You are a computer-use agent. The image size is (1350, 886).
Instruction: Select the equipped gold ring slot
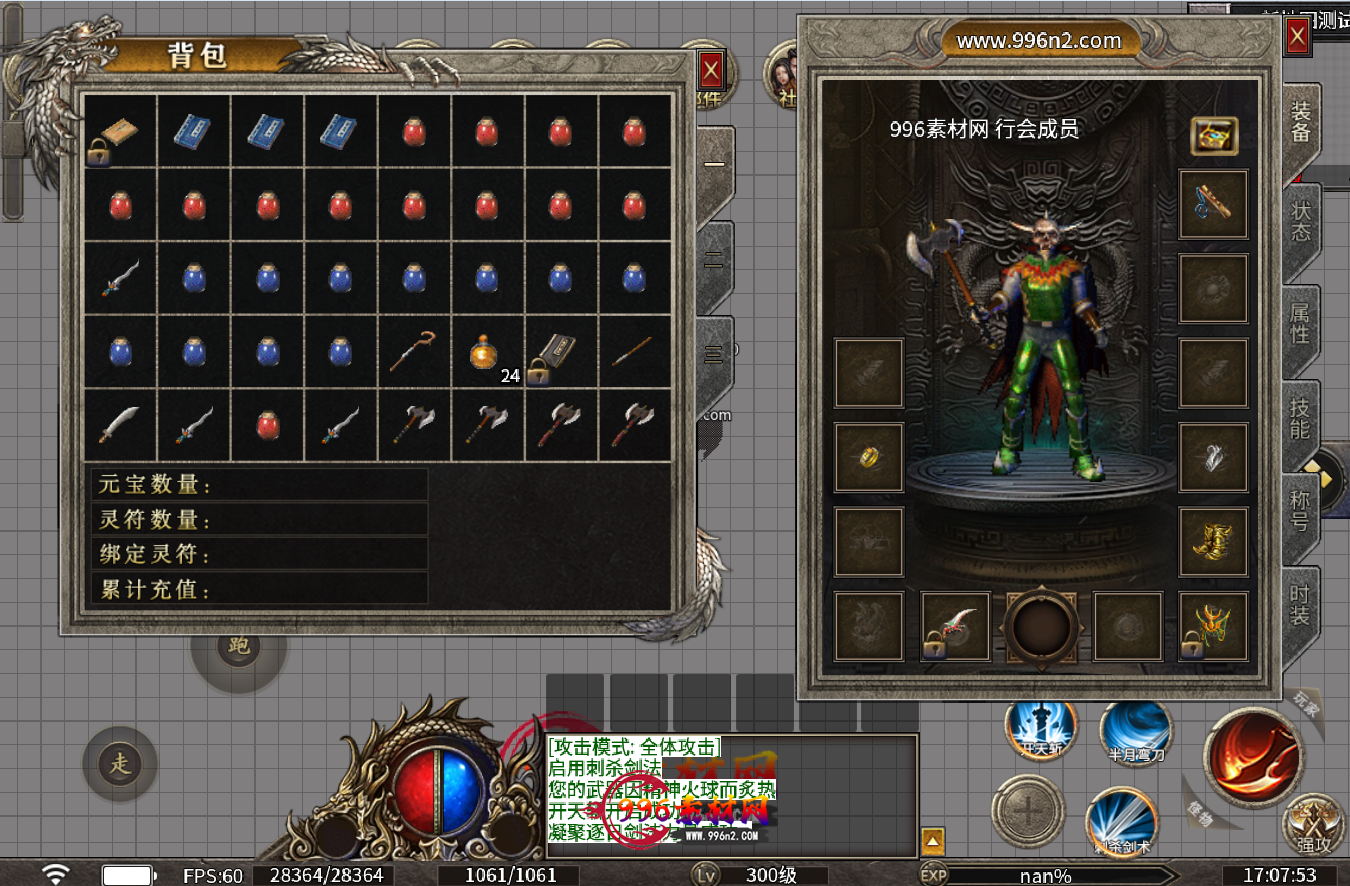[x=869, y=458]
